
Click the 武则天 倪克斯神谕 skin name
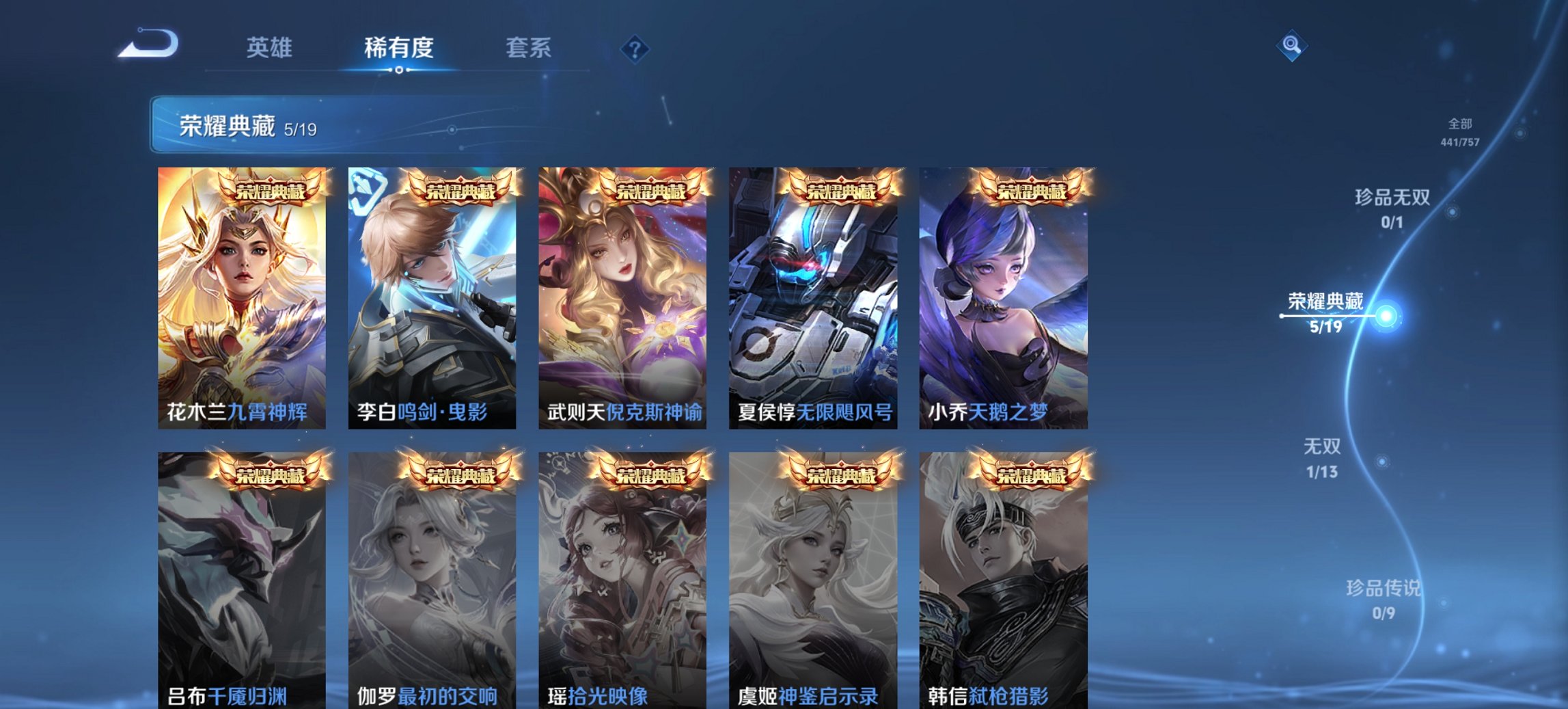tap(623, 412)
